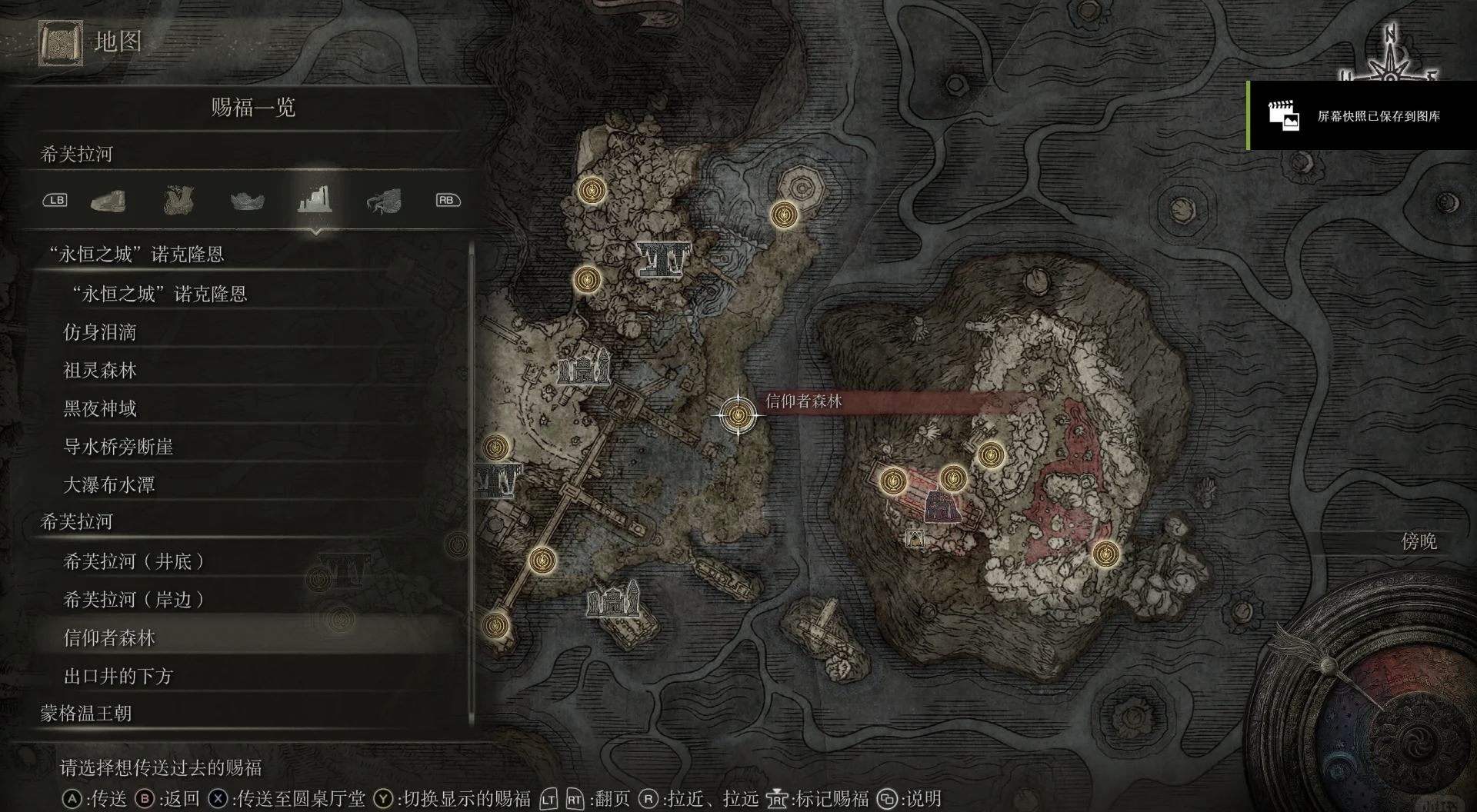1477x812 pixels.
Task: Choose 出口井的下方 grace entry
Action: click(118, 676)
